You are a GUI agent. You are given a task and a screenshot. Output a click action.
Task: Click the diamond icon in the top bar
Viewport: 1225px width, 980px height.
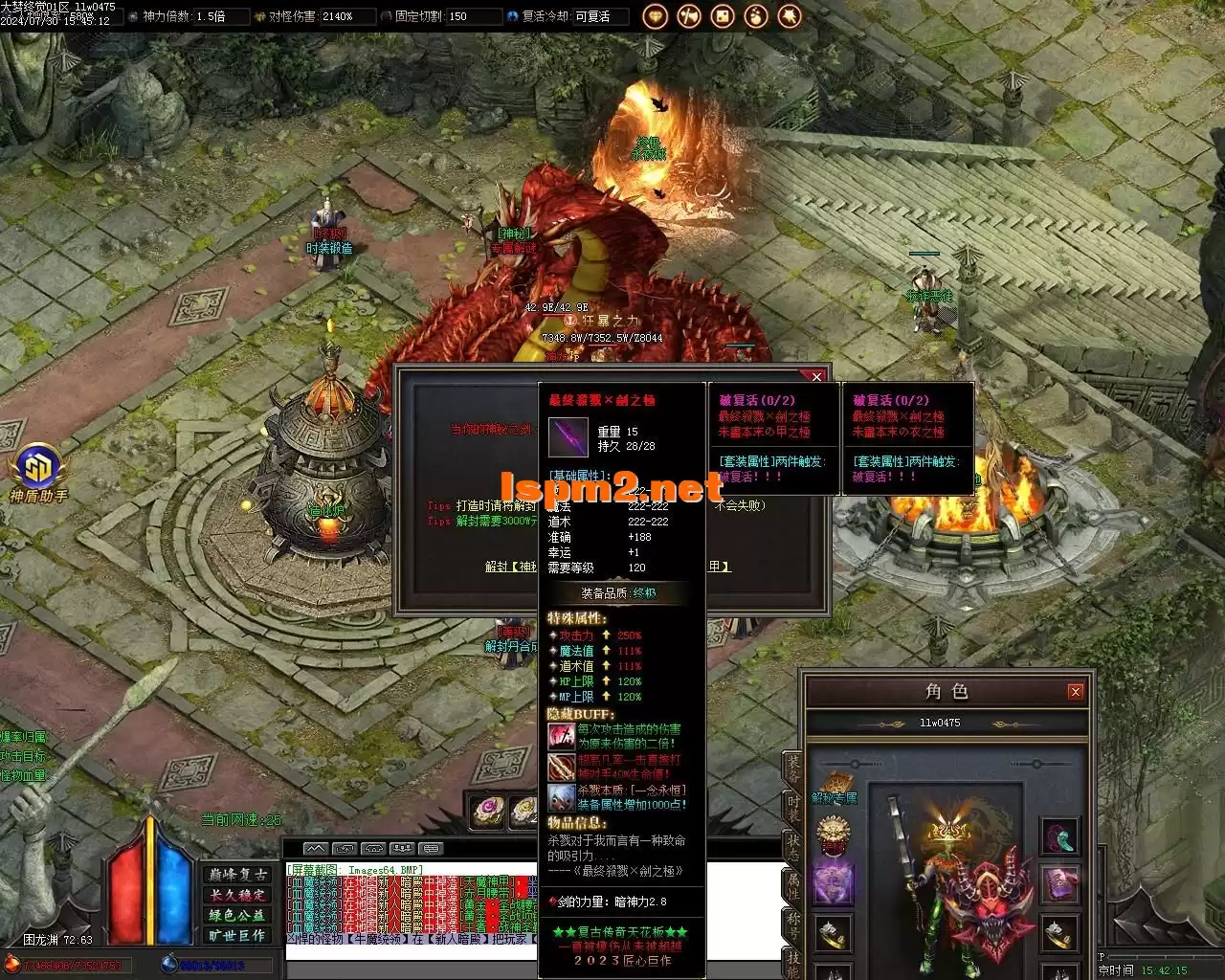655,16
